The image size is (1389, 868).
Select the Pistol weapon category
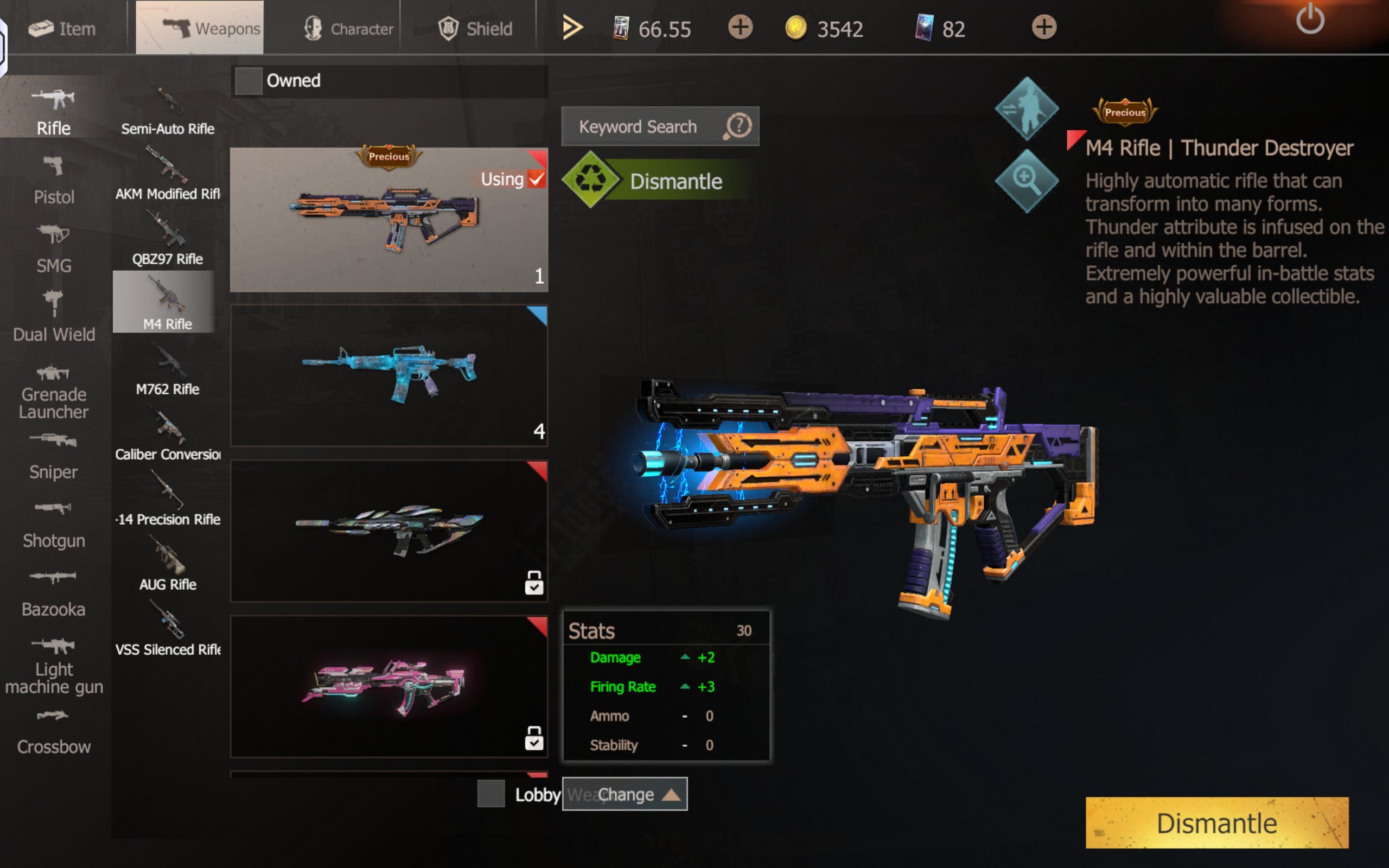pyautogui.click(x=54, y=180)
